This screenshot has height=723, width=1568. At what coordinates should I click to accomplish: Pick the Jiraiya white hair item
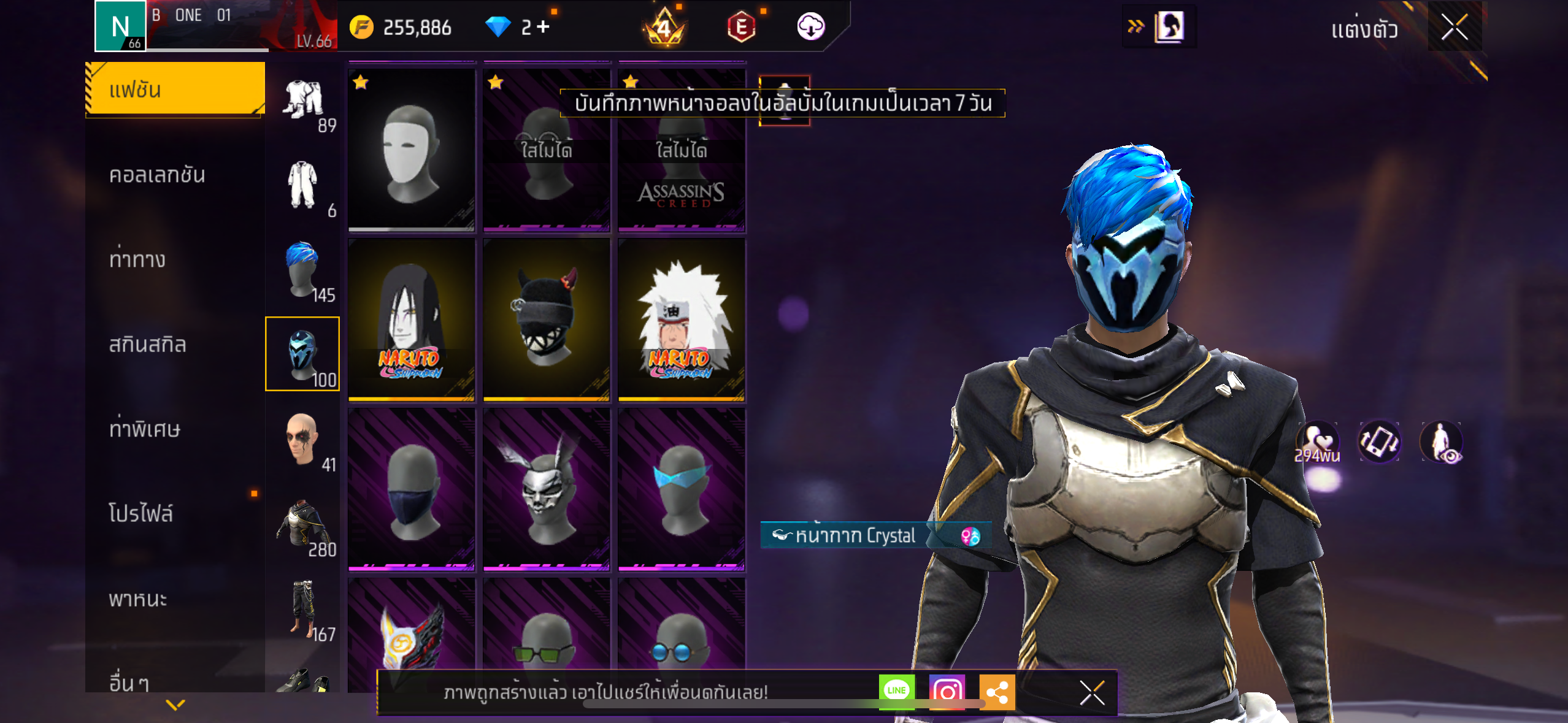(682, 319)
